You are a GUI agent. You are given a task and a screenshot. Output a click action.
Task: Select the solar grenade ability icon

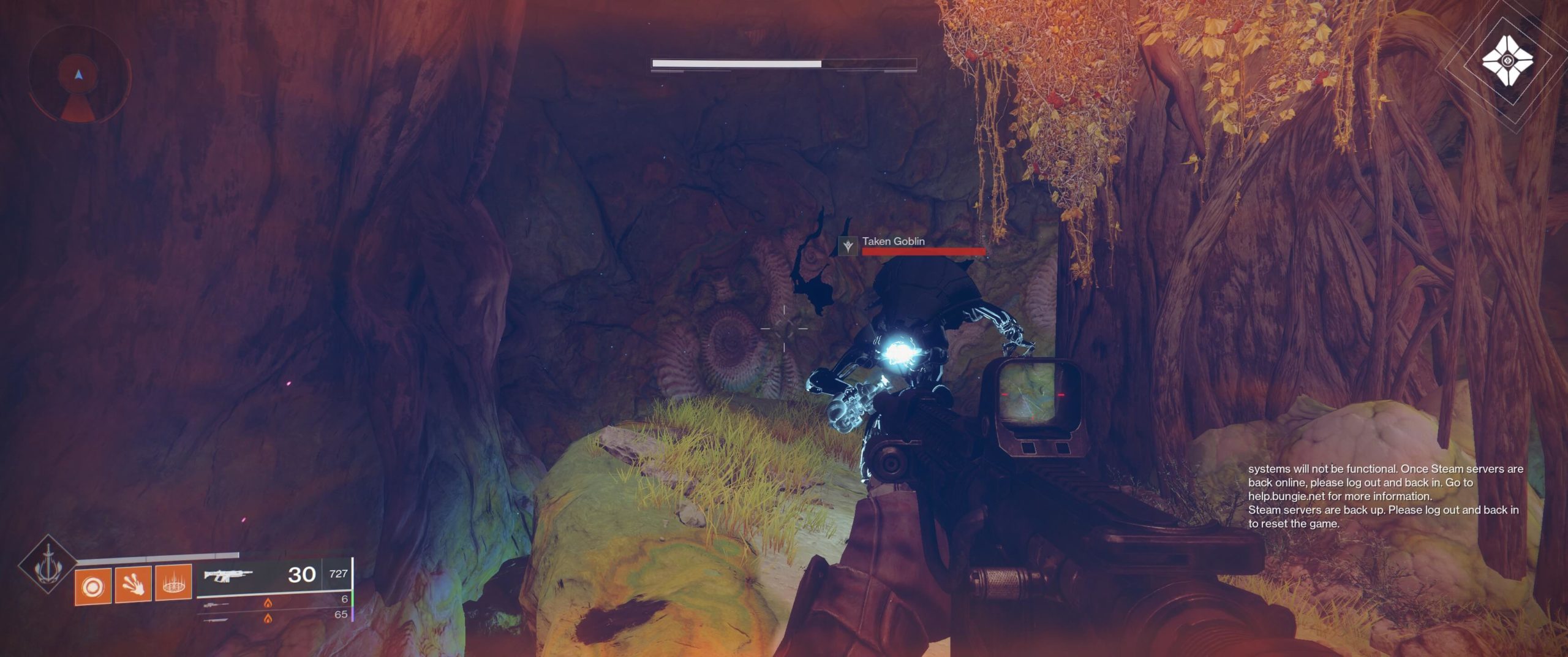(93, 587)
